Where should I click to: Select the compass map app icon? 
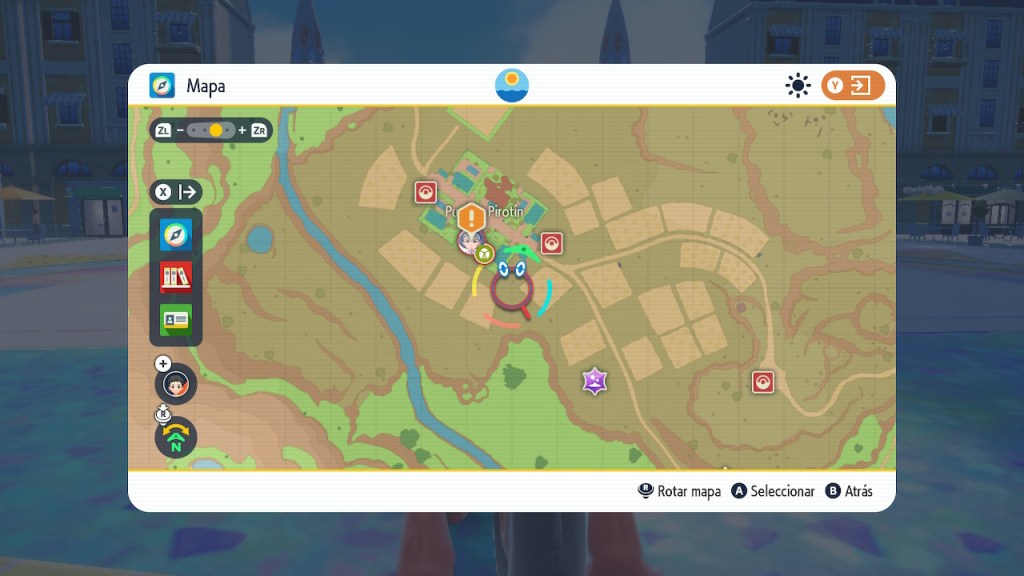click(176, 235)
